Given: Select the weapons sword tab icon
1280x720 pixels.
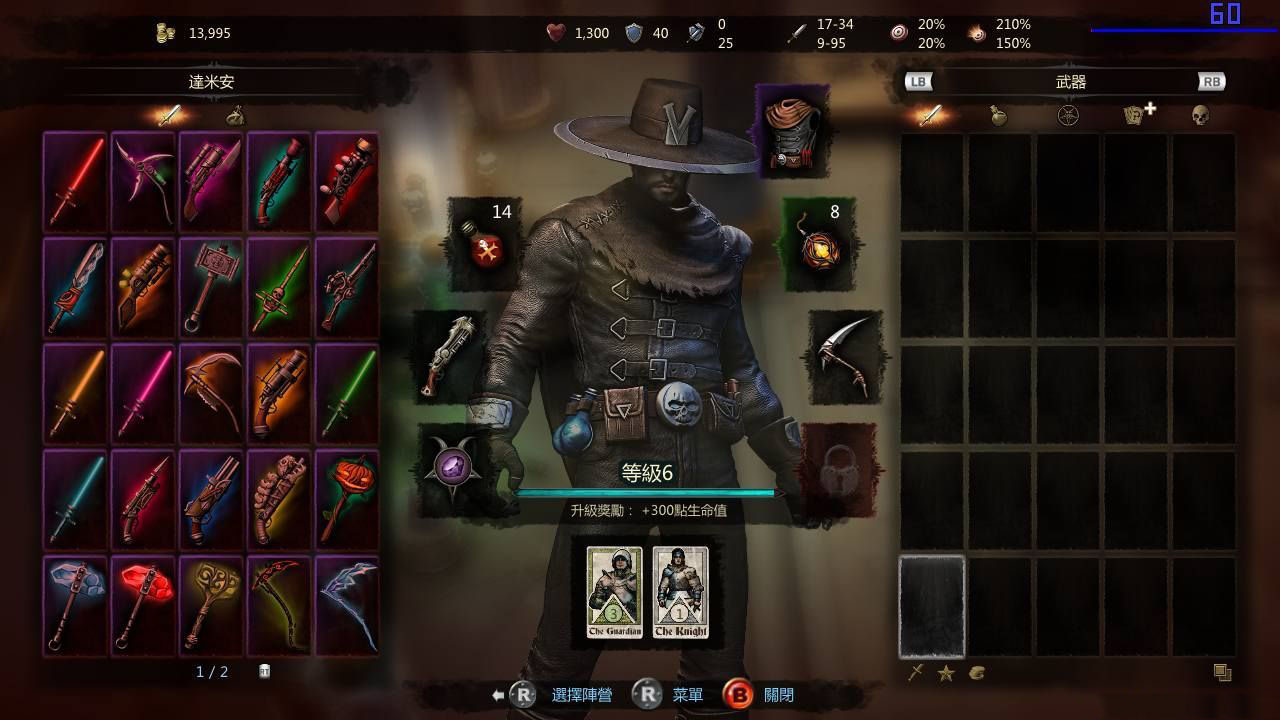Looking at the screenshot, I should tap(929, 115).
